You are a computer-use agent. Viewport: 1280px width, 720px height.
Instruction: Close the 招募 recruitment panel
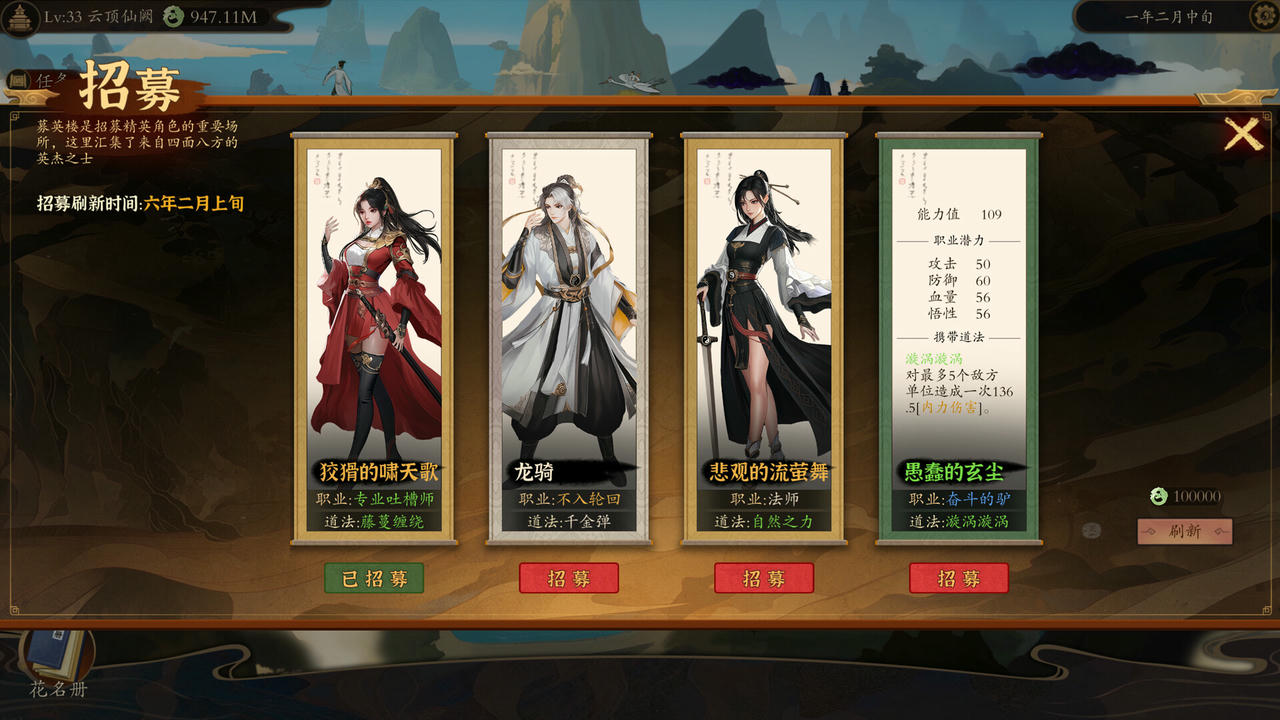tap(1243, 134)
